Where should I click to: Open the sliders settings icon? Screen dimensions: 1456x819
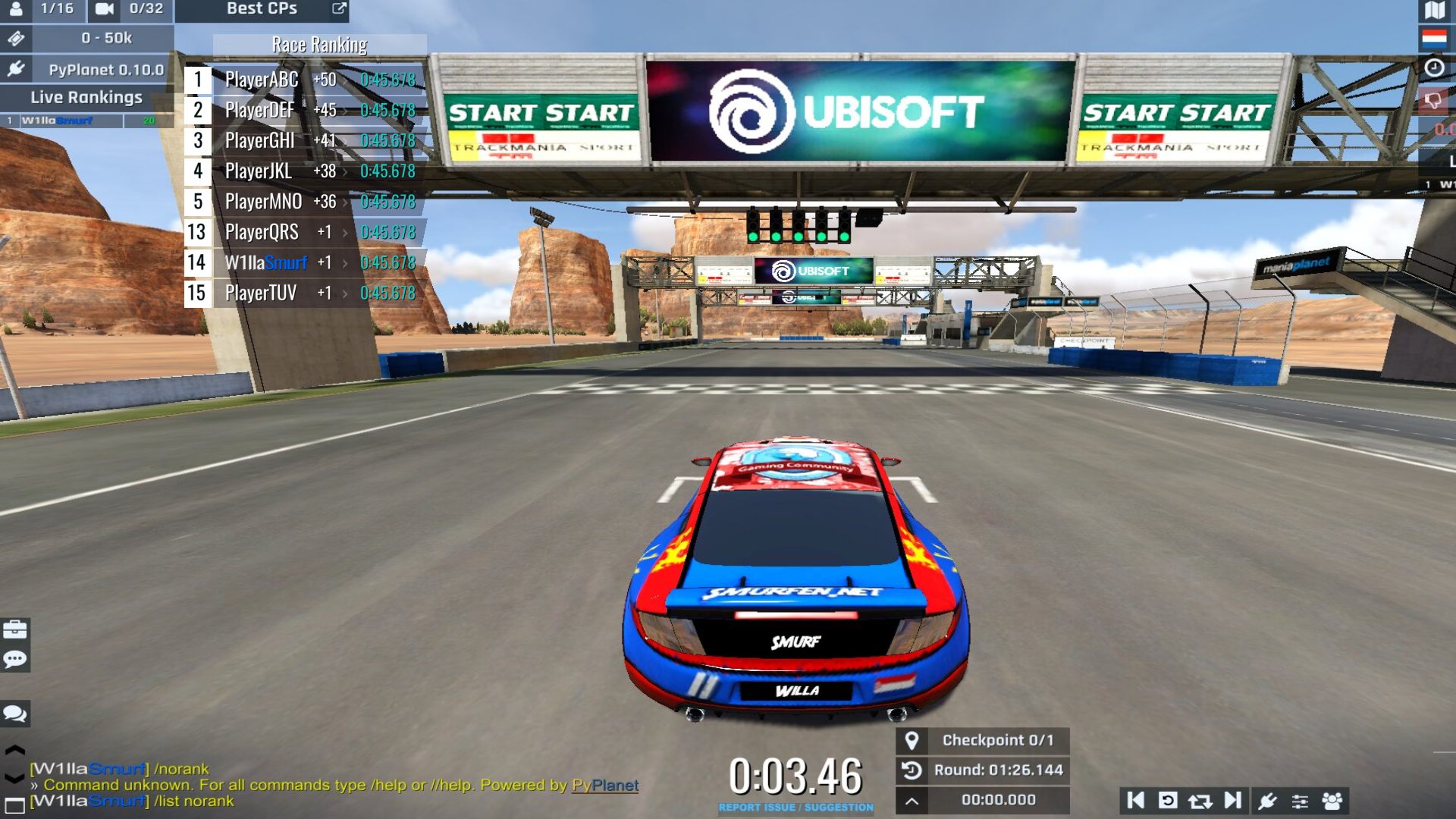click(x=1300, y=801)
